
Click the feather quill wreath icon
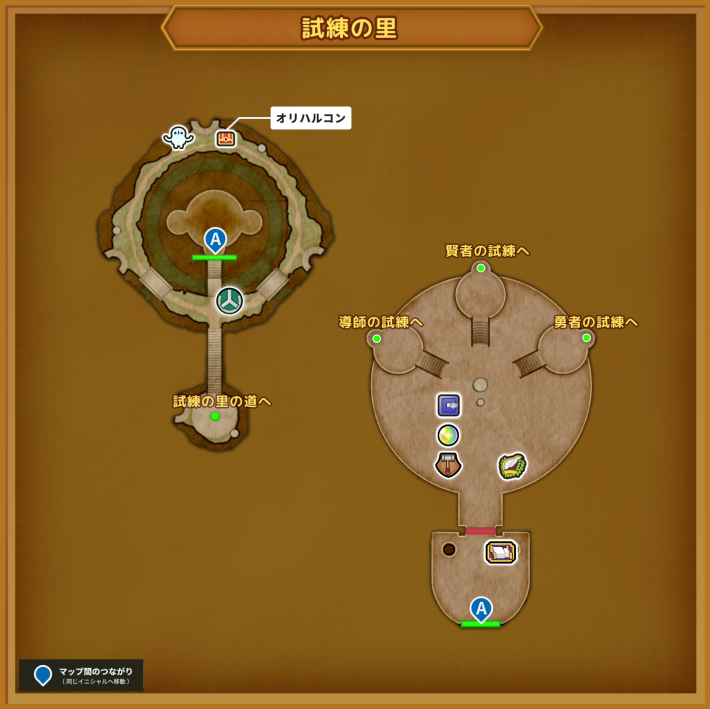pyautogui.click(x=512, y=466)
